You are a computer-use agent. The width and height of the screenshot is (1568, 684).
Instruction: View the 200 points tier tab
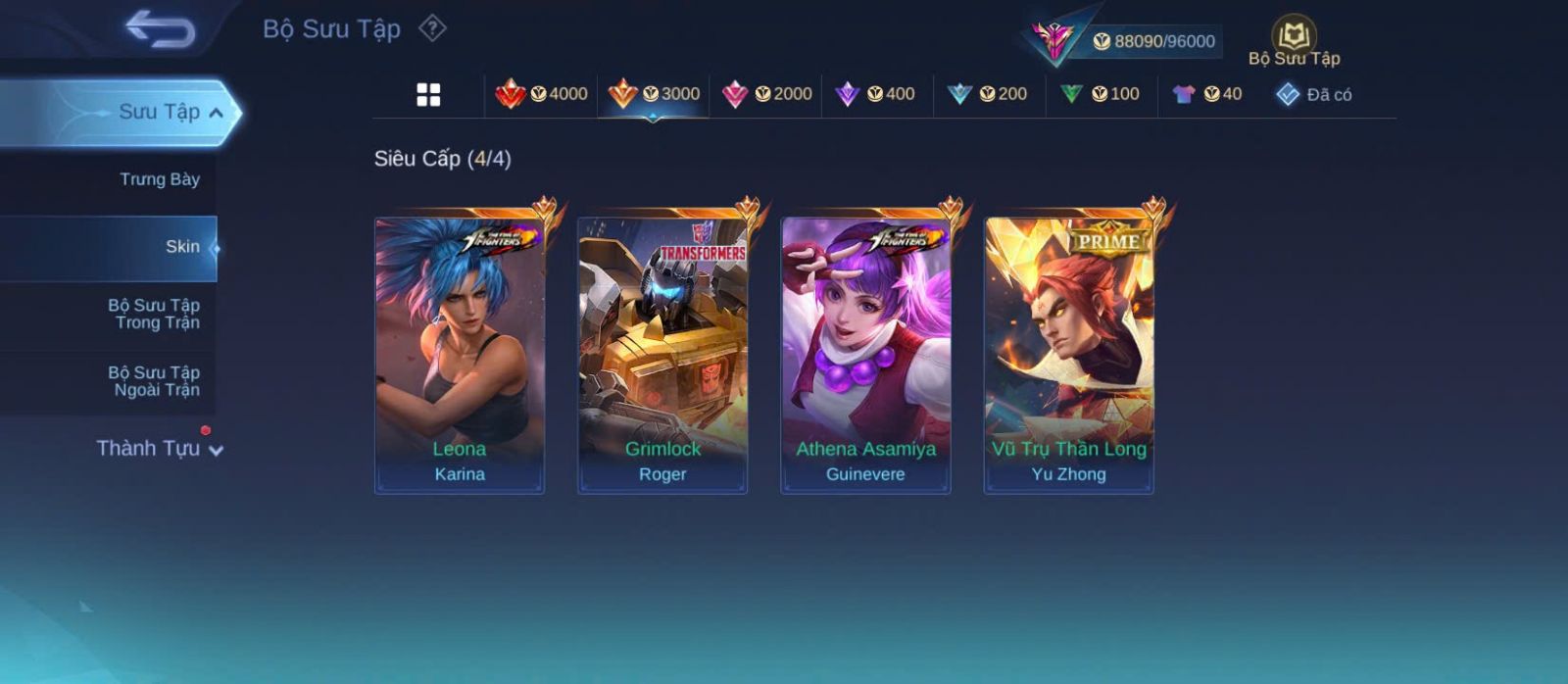point(988,94)
